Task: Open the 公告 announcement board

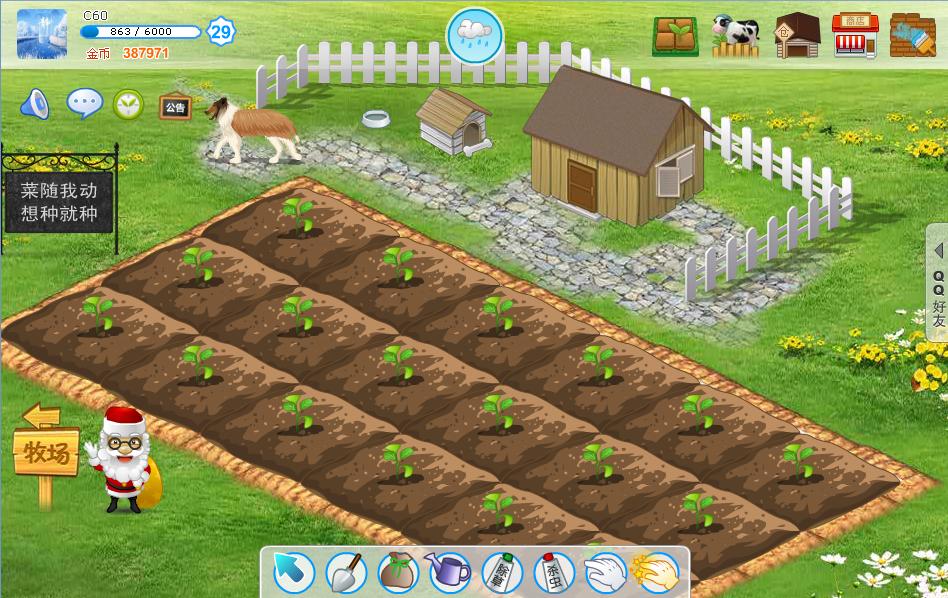Action: 175,106
